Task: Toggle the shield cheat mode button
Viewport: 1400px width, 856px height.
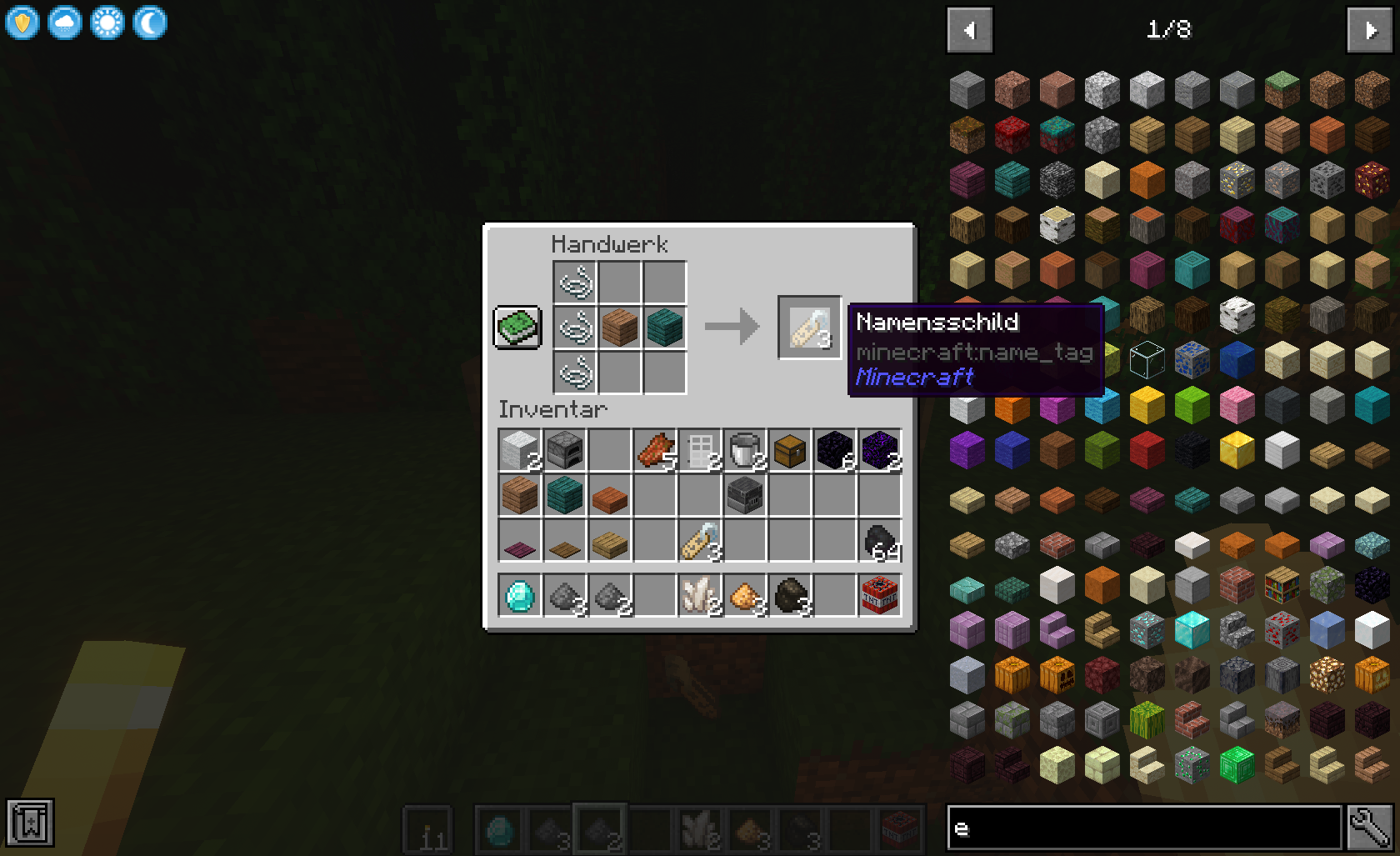Action: click(x=22, y=23)
